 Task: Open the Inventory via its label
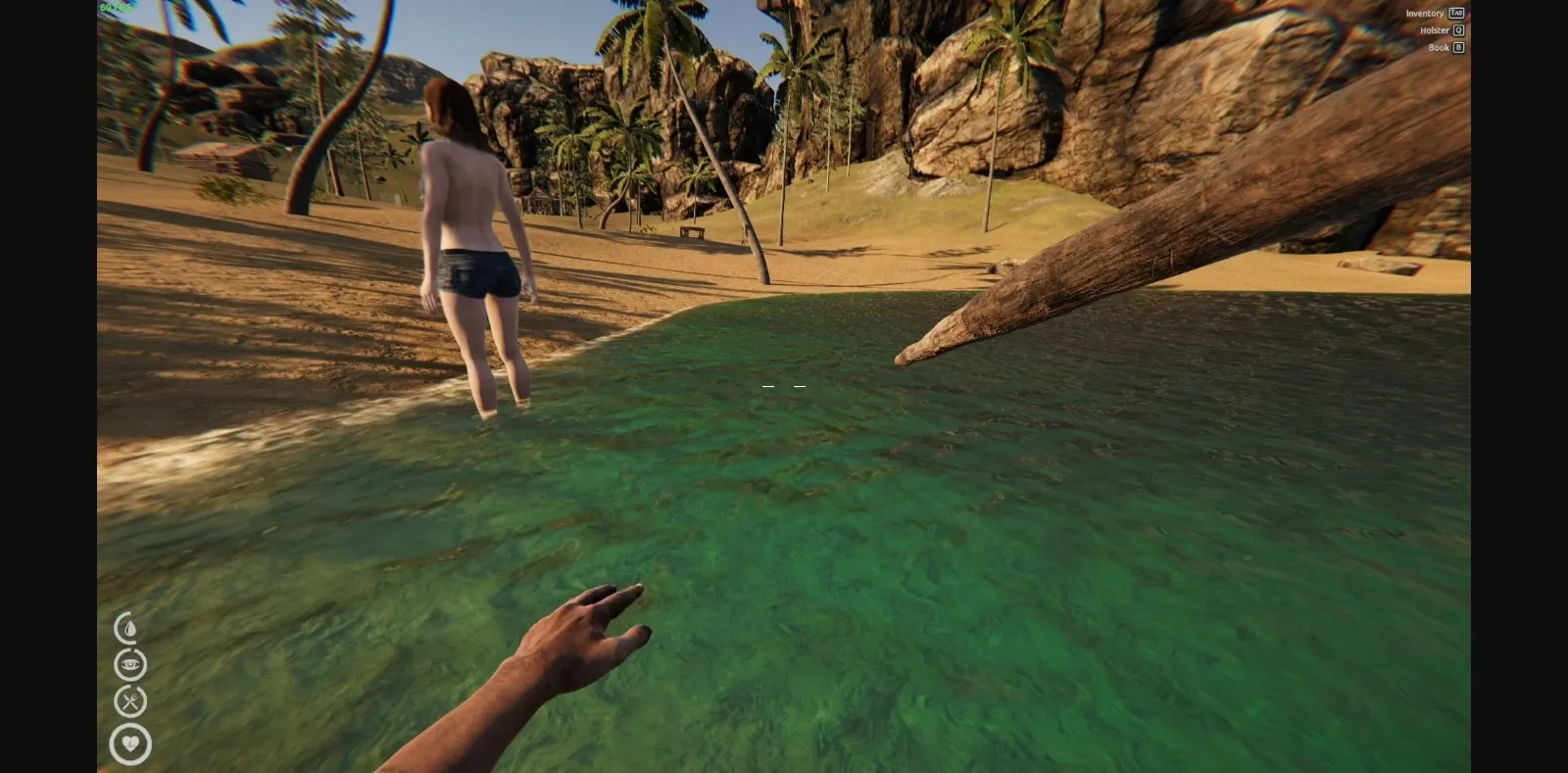(x=1423, y=13)
